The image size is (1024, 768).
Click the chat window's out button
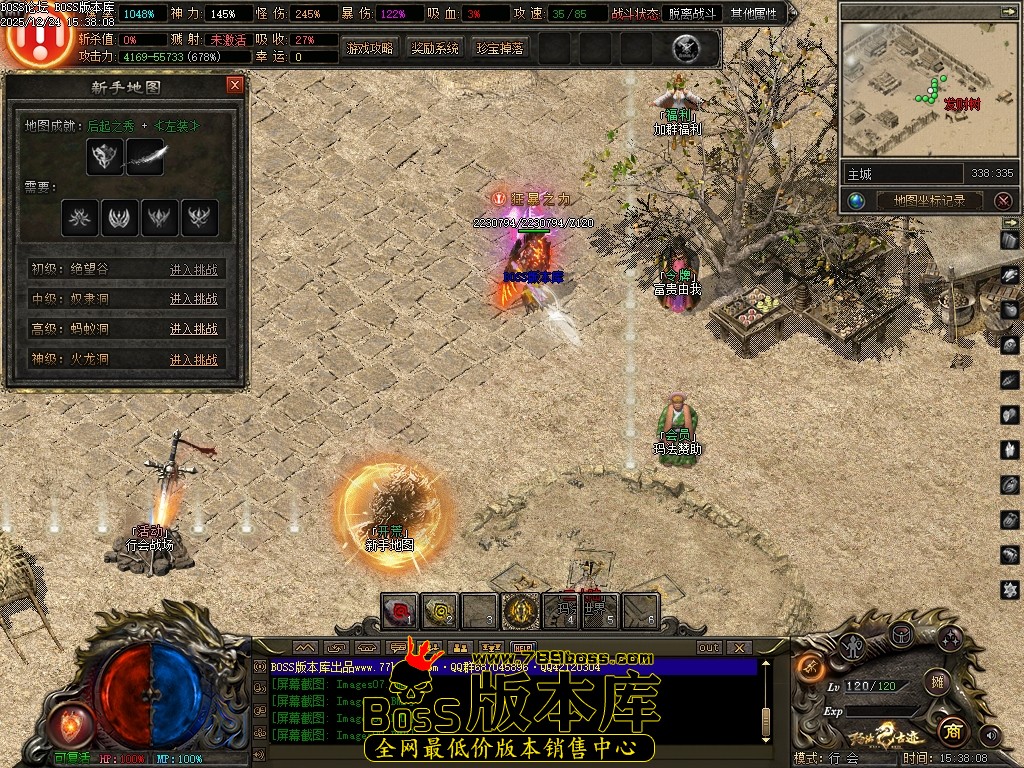click(x=709, y=648)
